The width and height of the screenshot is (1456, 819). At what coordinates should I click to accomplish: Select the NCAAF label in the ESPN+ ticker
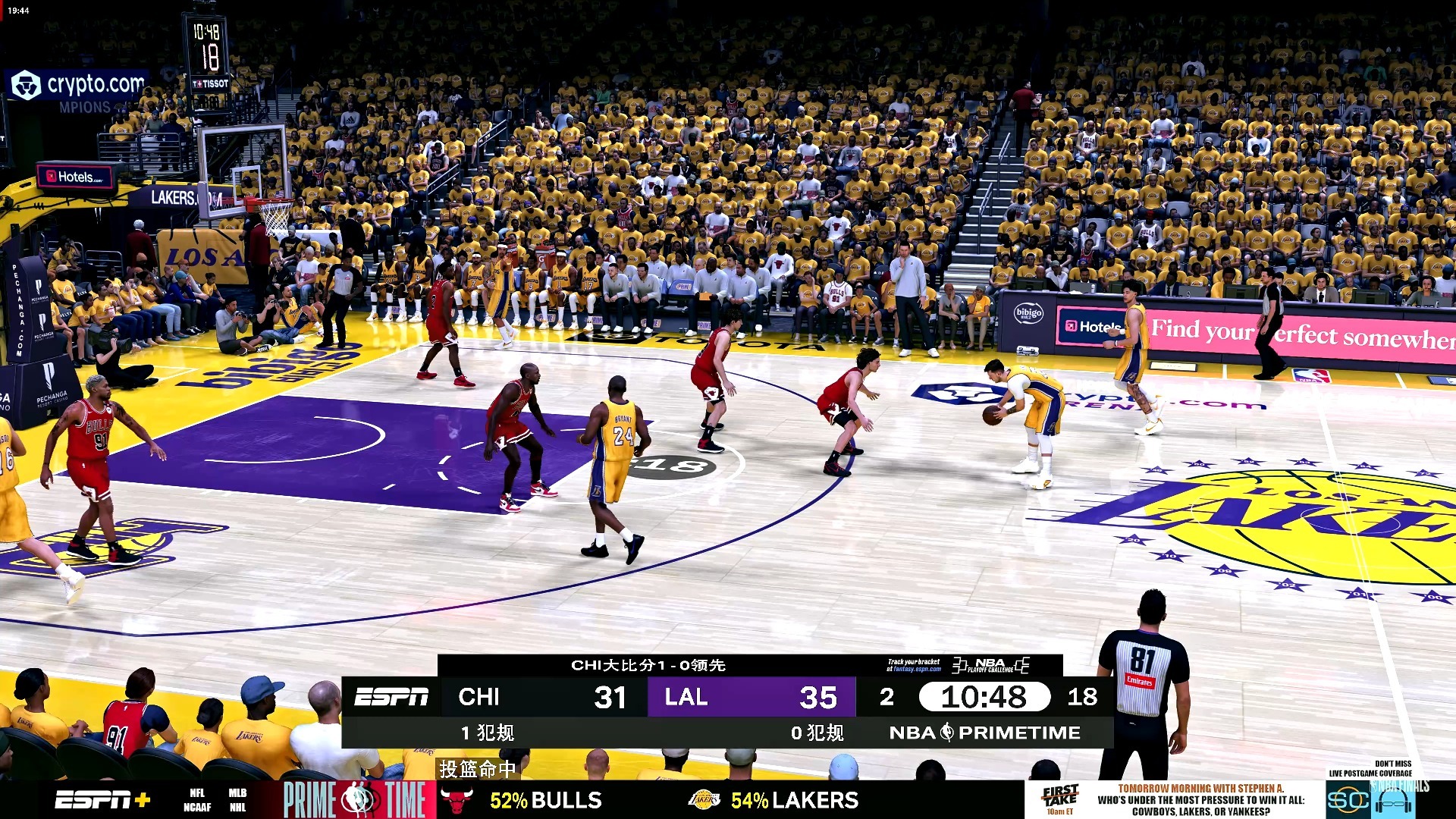click(196, 807)
